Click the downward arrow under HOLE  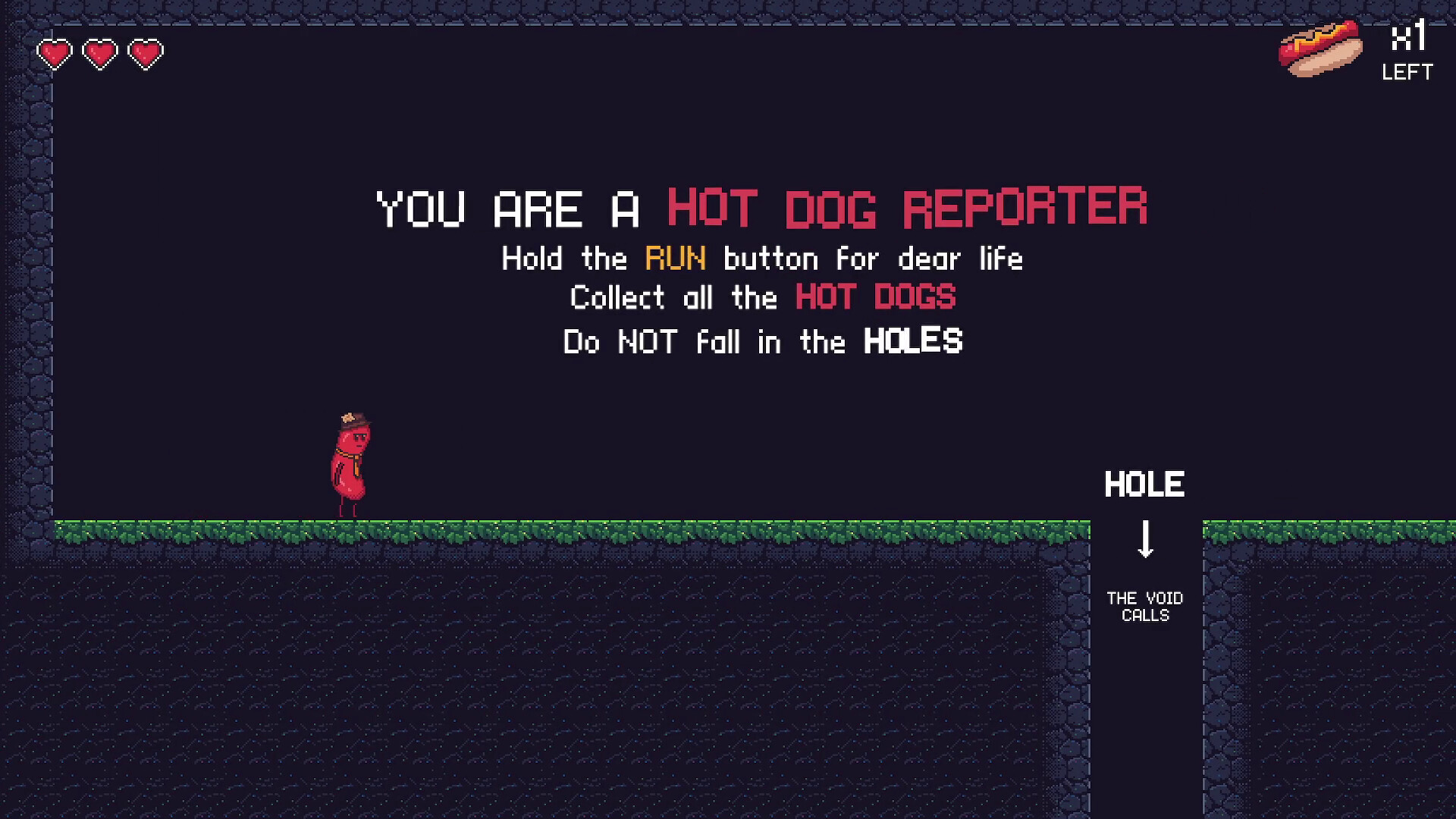1145,538
